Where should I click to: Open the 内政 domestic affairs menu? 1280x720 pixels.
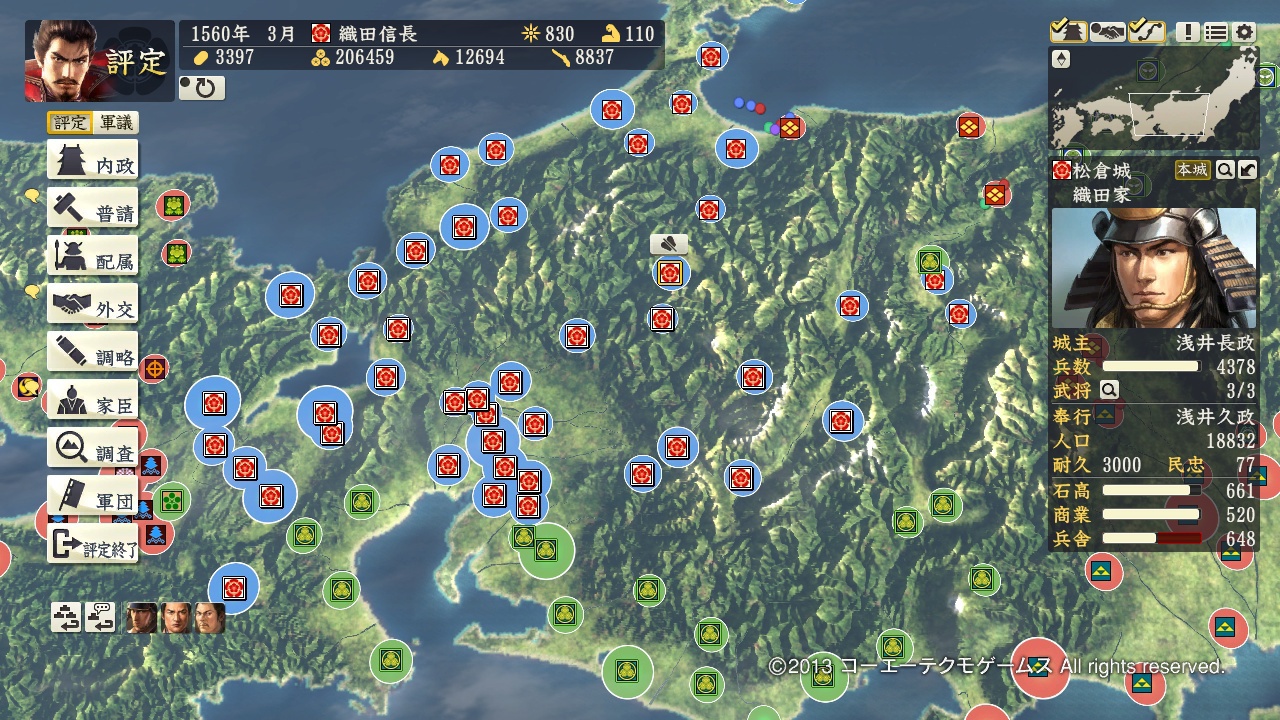click(x=93, y=161)
